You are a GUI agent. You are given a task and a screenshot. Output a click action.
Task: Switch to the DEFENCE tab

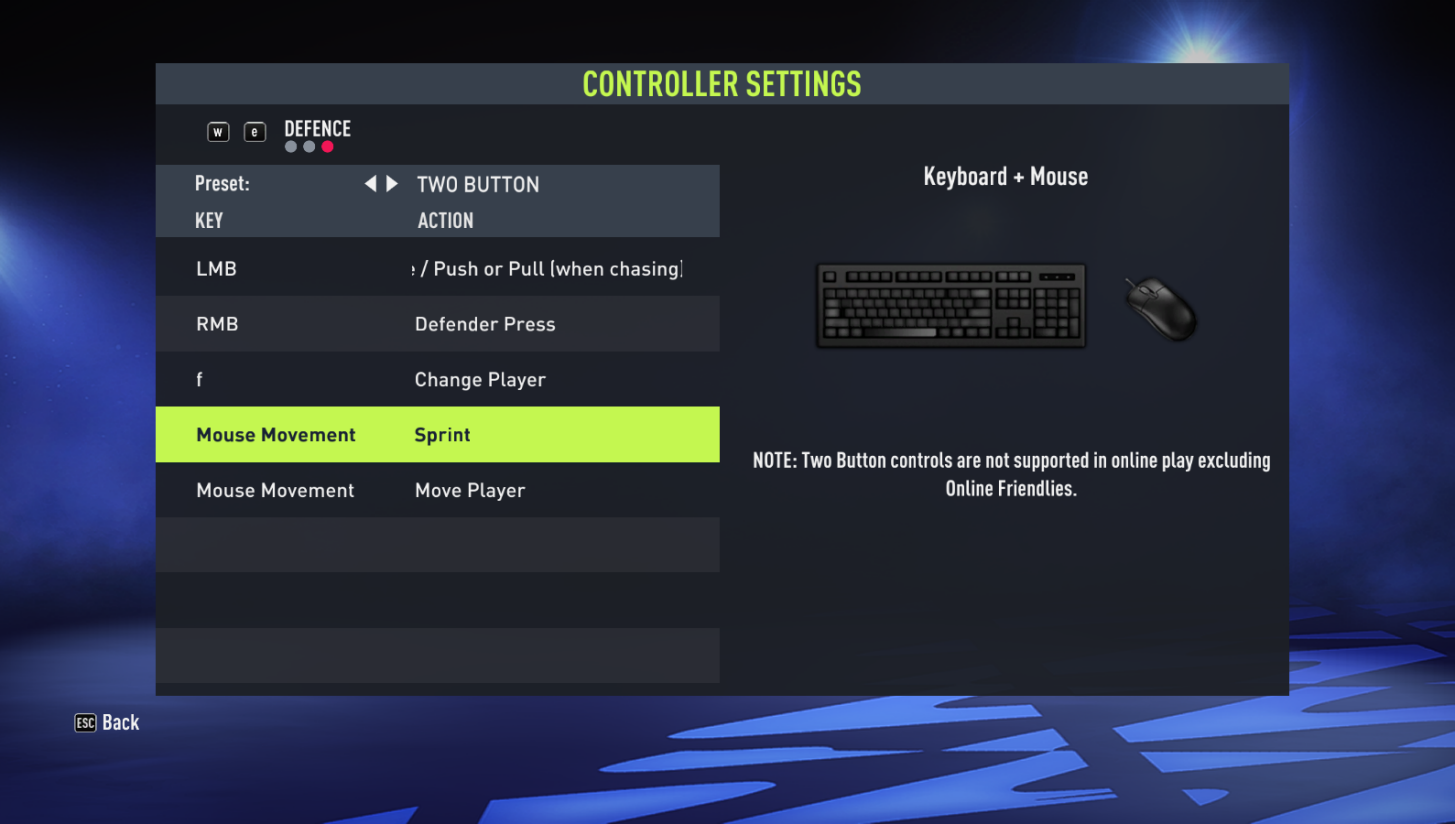[x=317, y=128]
